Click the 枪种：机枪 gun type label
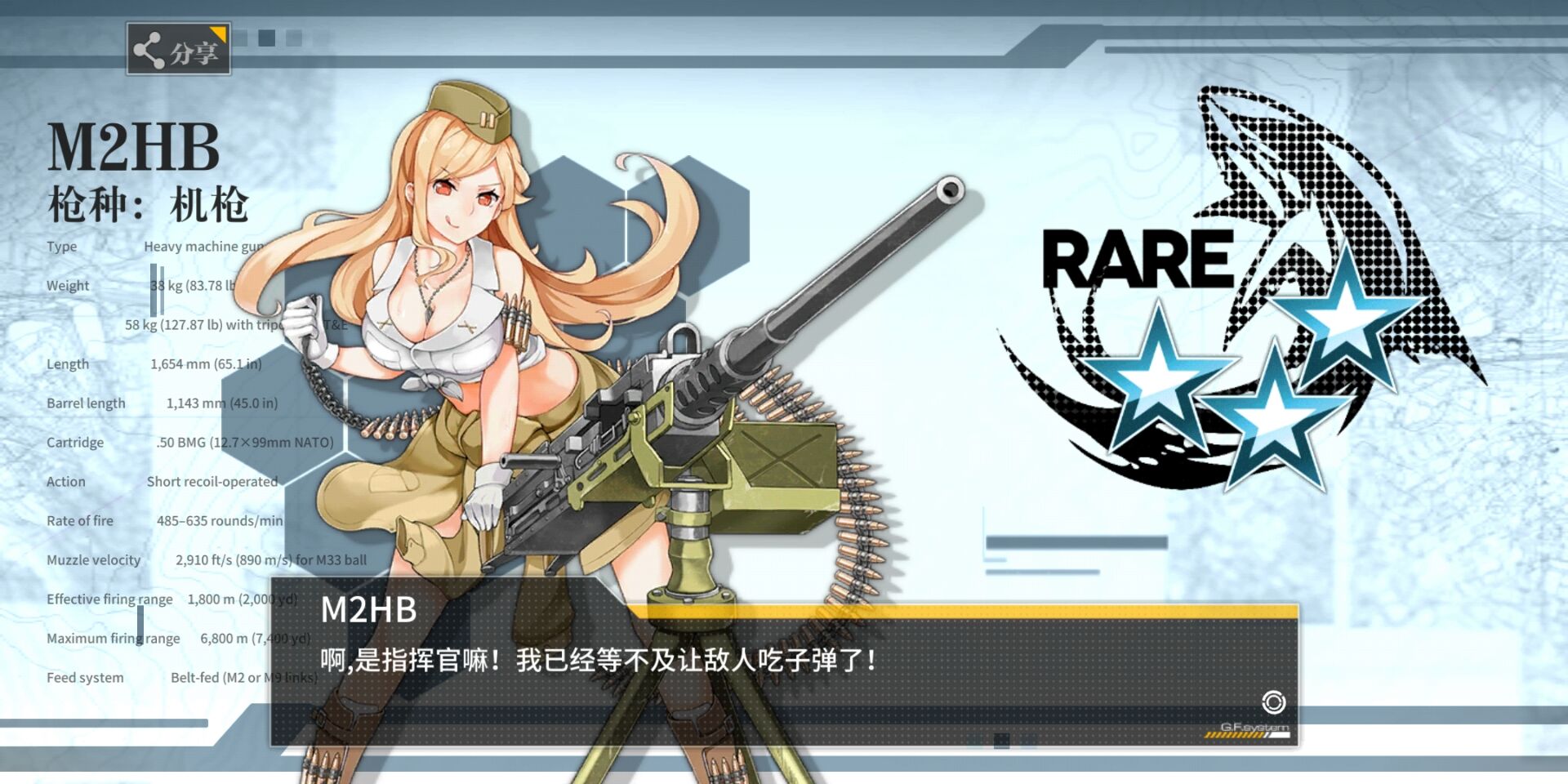Image resolution: width=1568 pixels, height=784 pixels. pyautogui.click(x=149, y=204)
